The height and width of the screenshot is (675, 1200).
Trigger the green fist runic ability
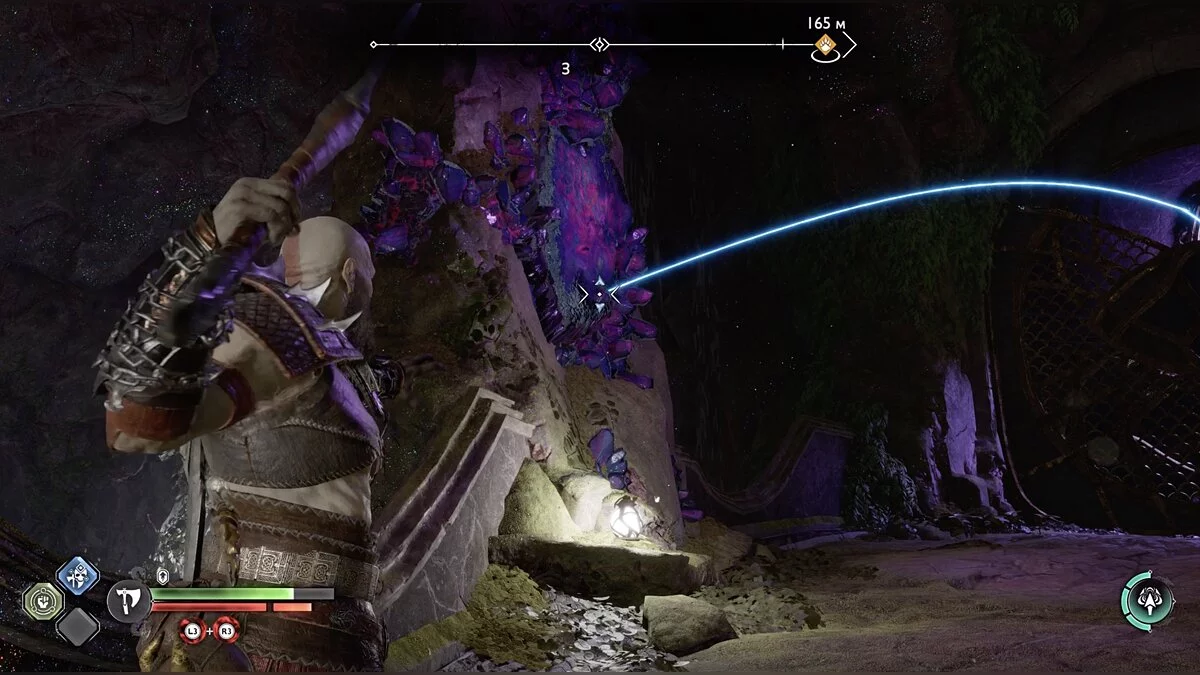[43, 601]
